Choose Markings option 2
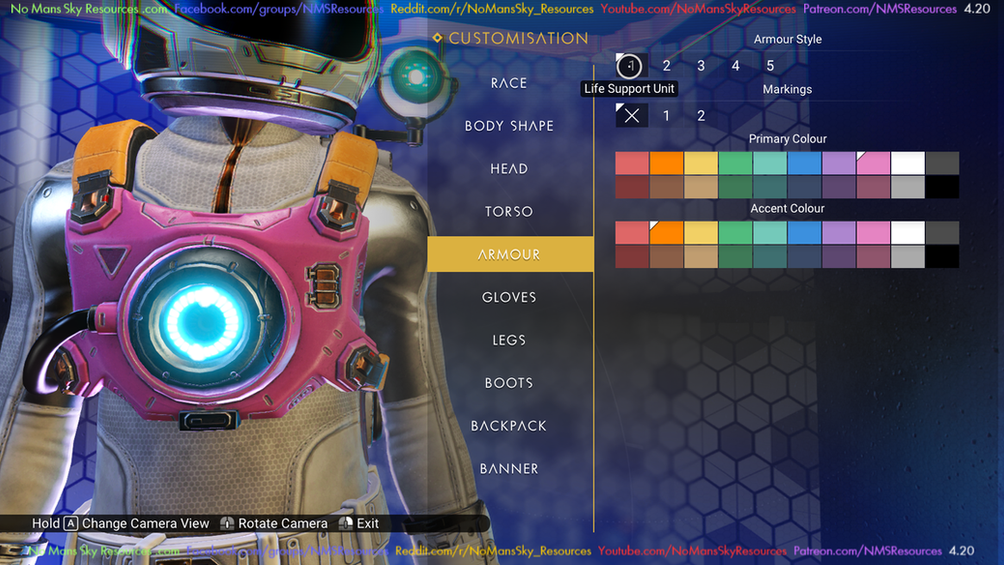Viewport: 1004px width, 565px height. pyautogui.click(x=701, y=116)
